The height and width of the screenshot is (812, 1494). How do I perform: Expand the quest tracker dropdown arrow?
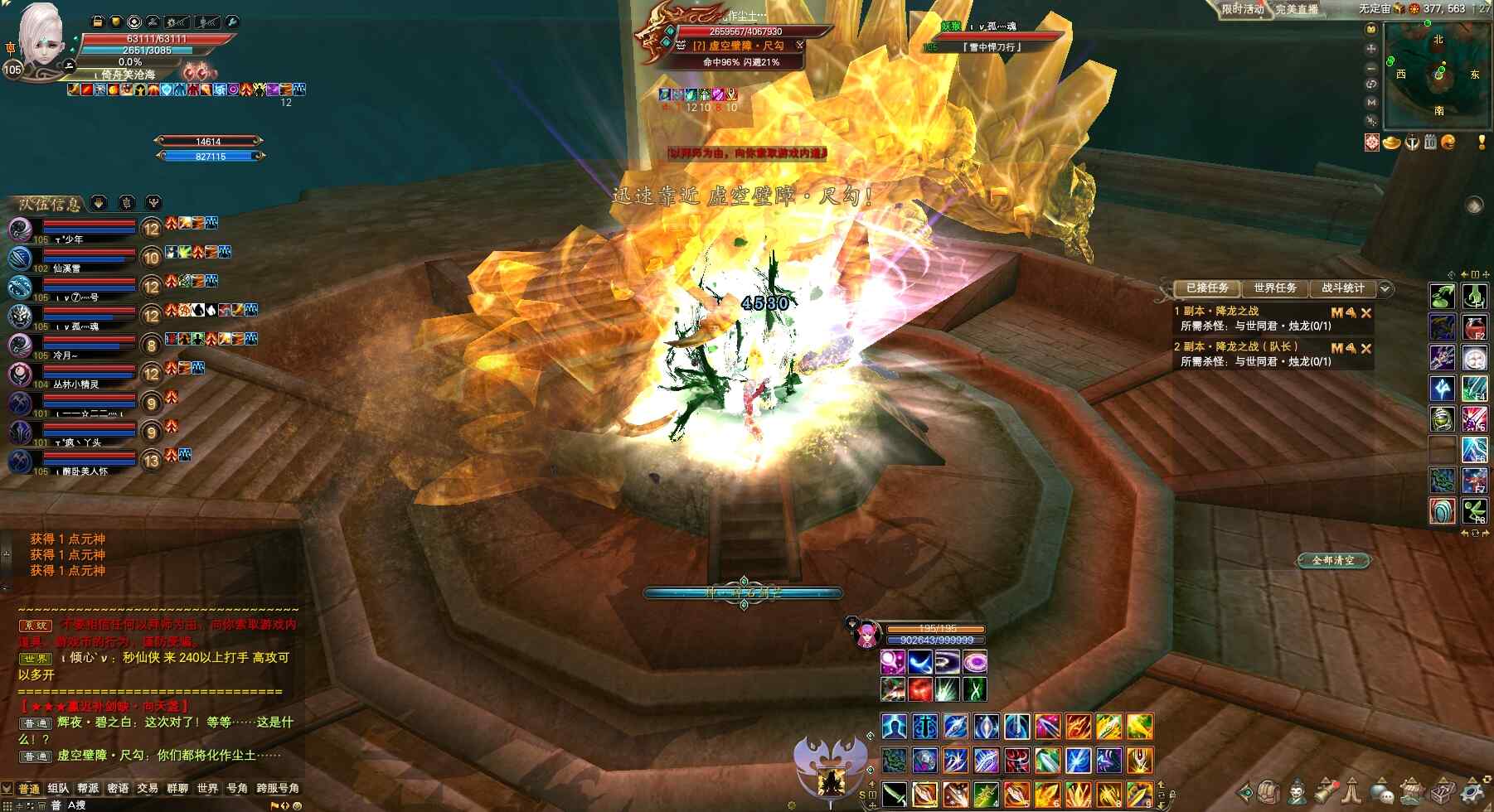(1385, 289)
